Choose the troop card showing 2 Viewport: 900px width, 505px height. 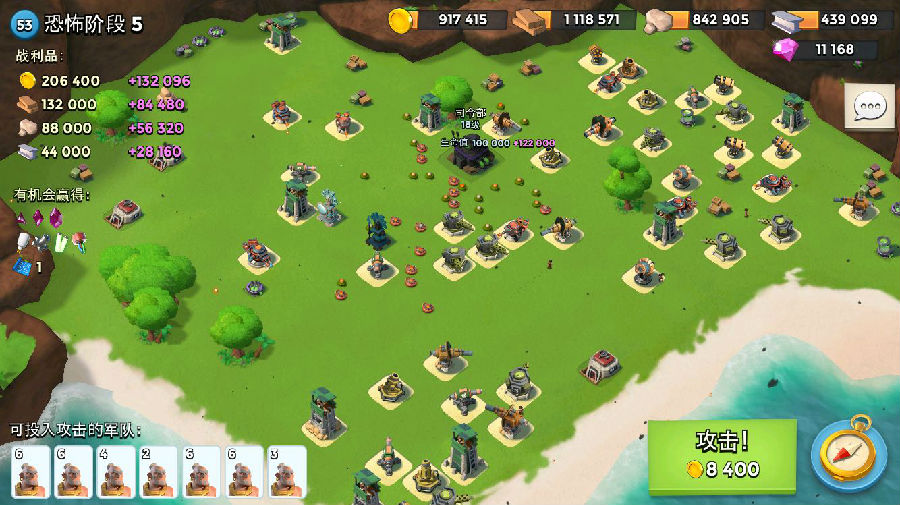[x=158, y=470]
